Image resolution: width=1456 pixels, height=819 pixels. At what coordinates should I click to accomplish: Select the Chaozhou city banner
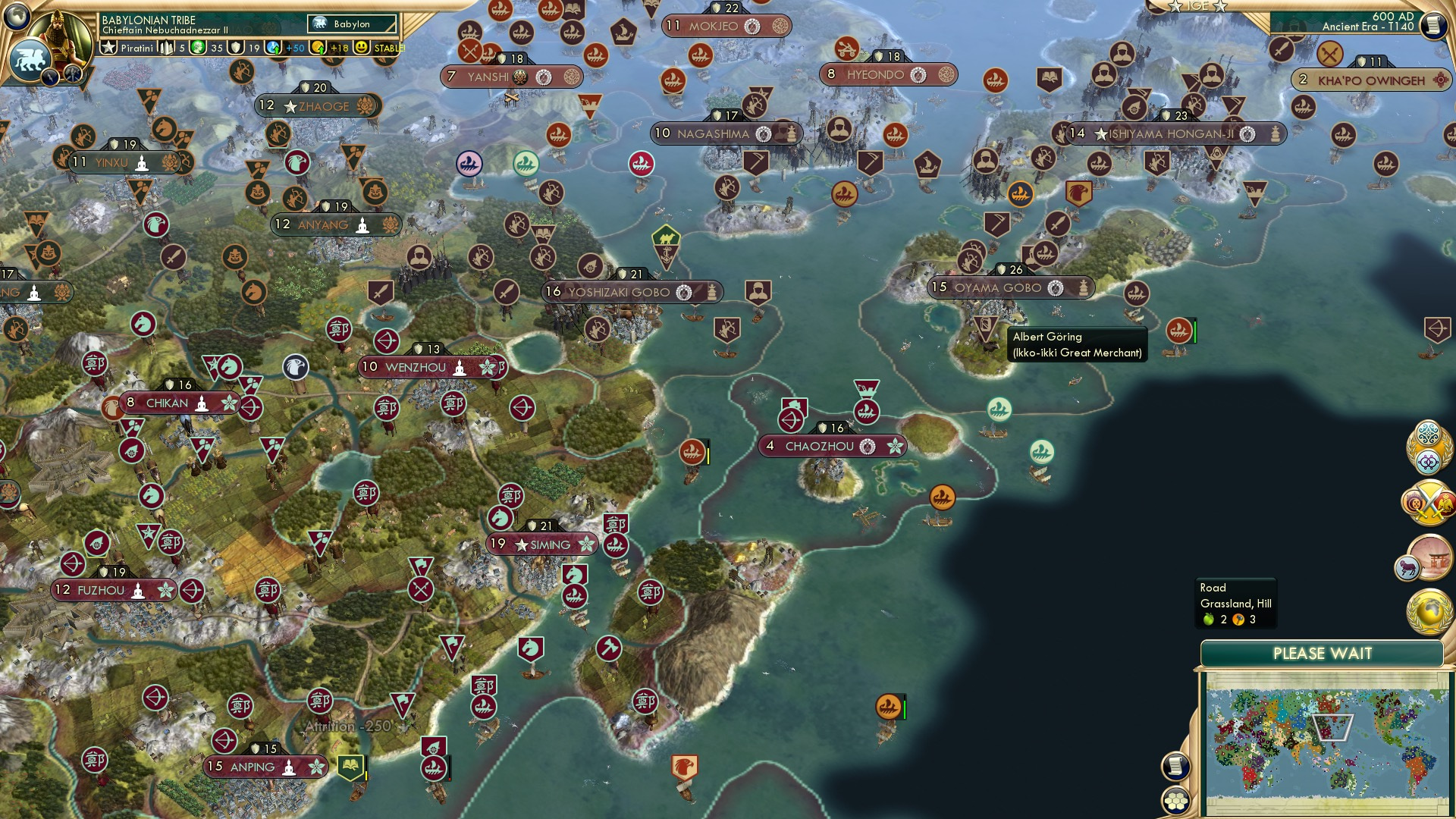[832, 447]
